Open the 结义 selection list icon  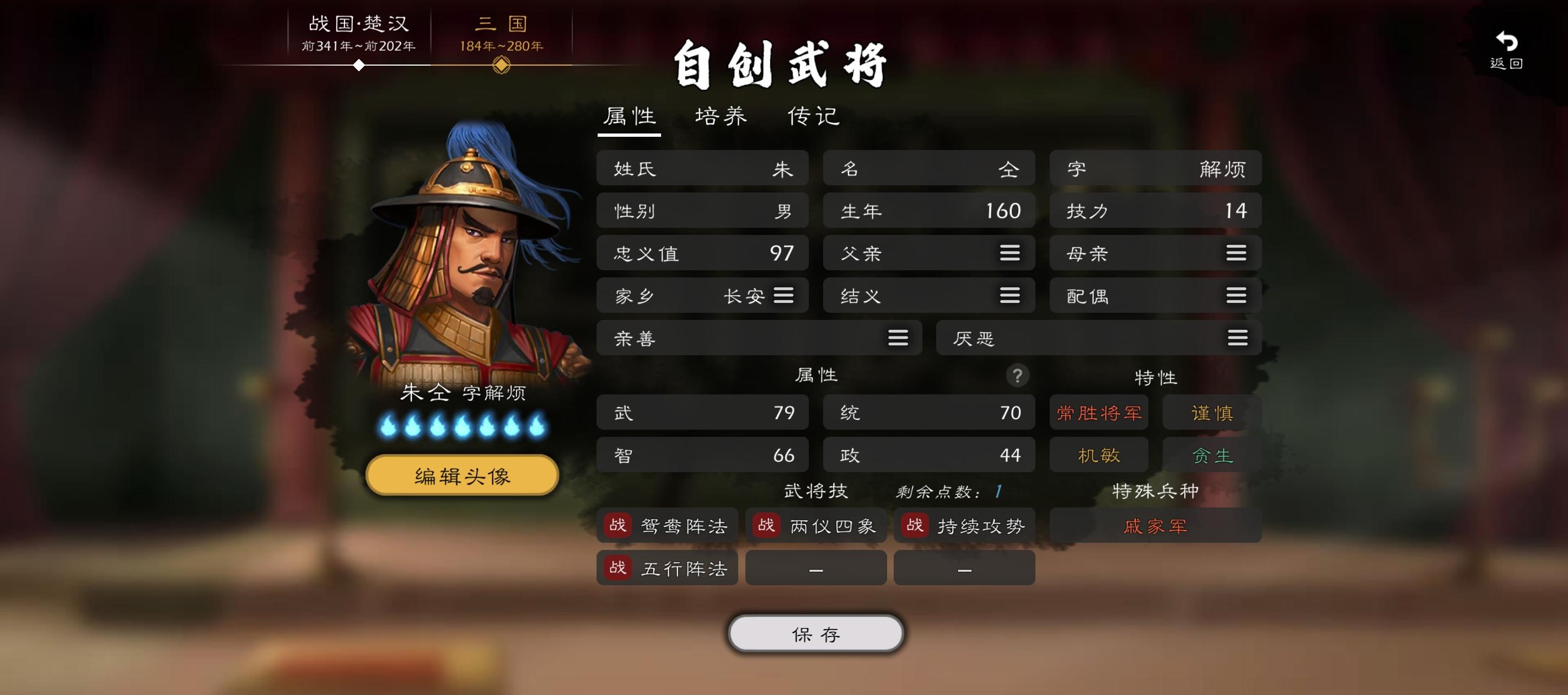tap(1010, 296)
